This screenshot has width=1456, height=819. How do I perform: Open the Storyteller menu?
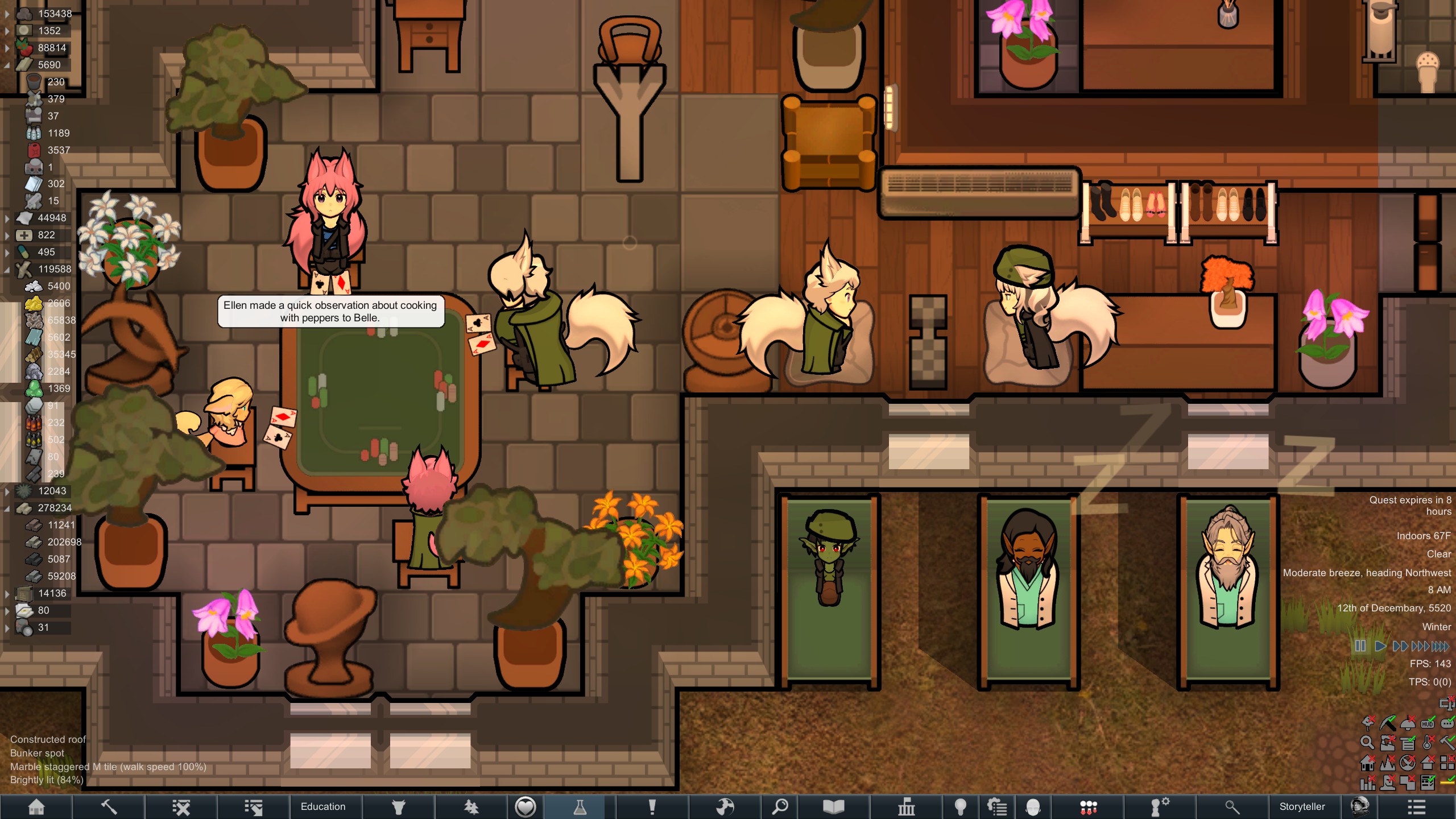click(x=1302, y=806)
